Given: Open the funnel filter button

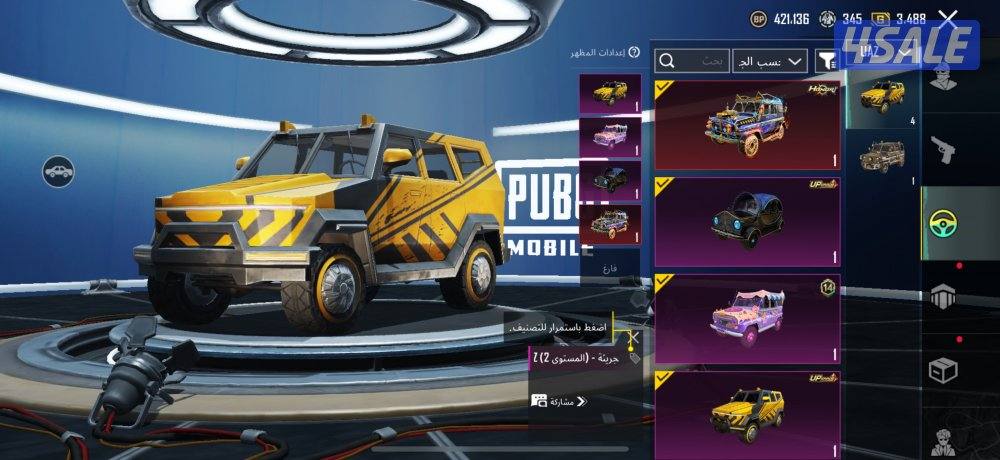Looking at the screenshot, I should click(826, 61).
